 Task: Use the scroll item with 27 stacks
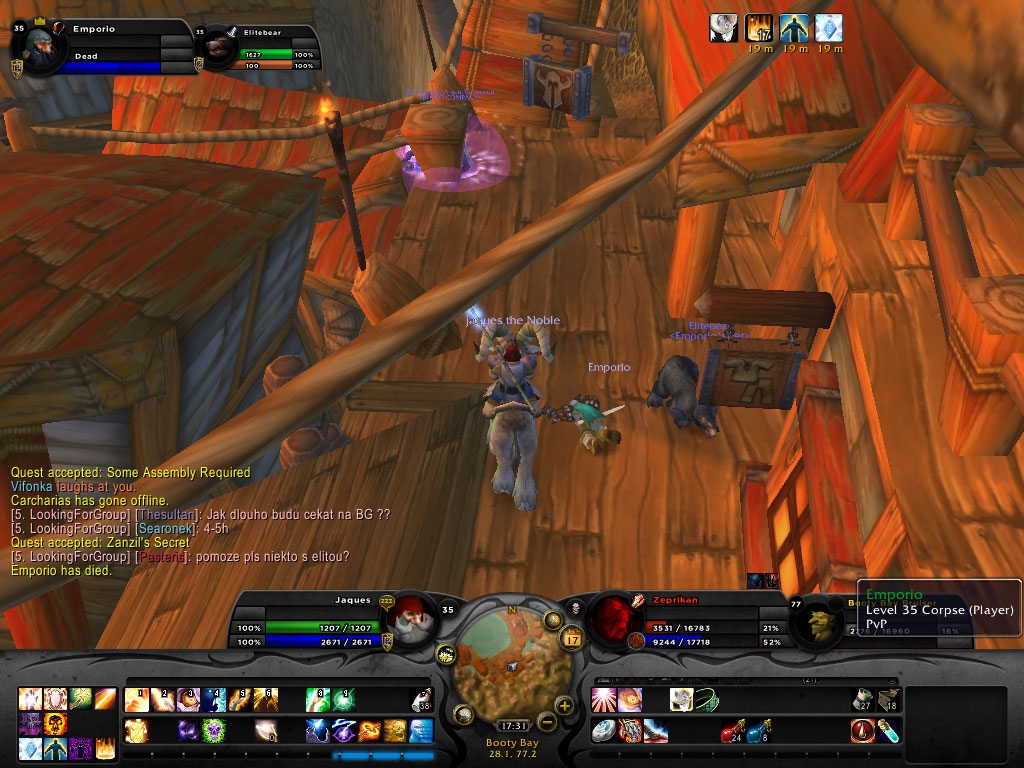(863, 700)
